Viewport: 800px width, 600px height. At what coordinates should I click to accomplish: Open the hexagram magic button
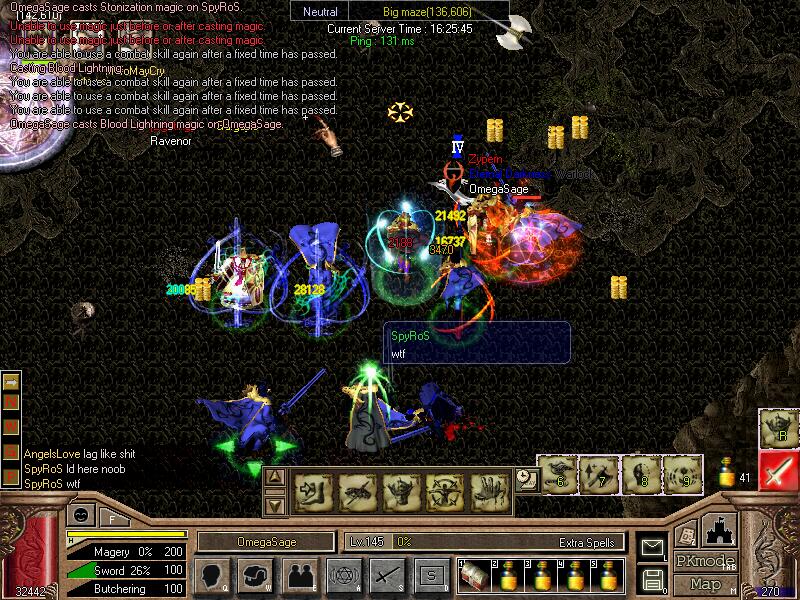pyautogui.click(x=343, y=575)
